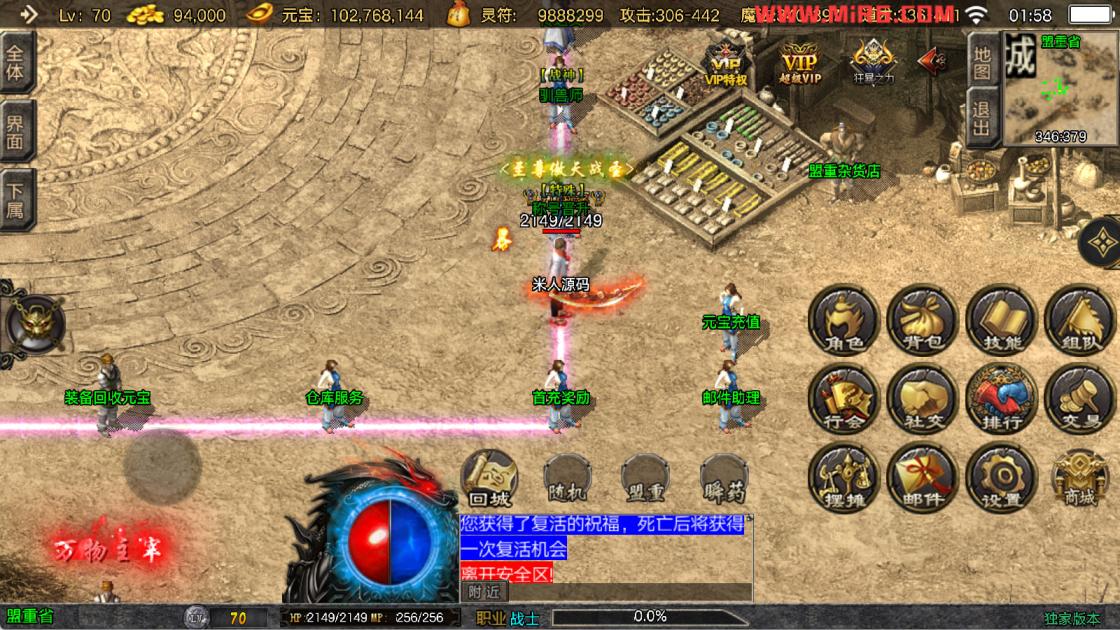The width and height of the screenshot is (1120, 630).
Task: View the 排行 rankings
Action: [1001, 400]
